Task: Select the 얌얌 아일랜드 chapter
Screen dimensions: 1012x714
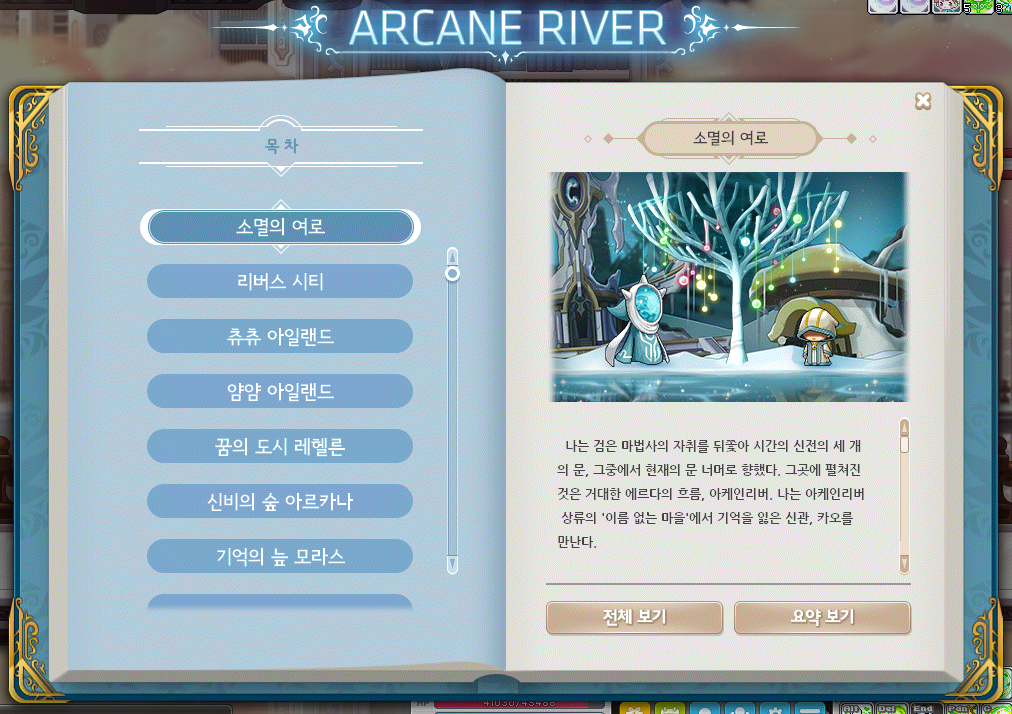Action: 280,392
